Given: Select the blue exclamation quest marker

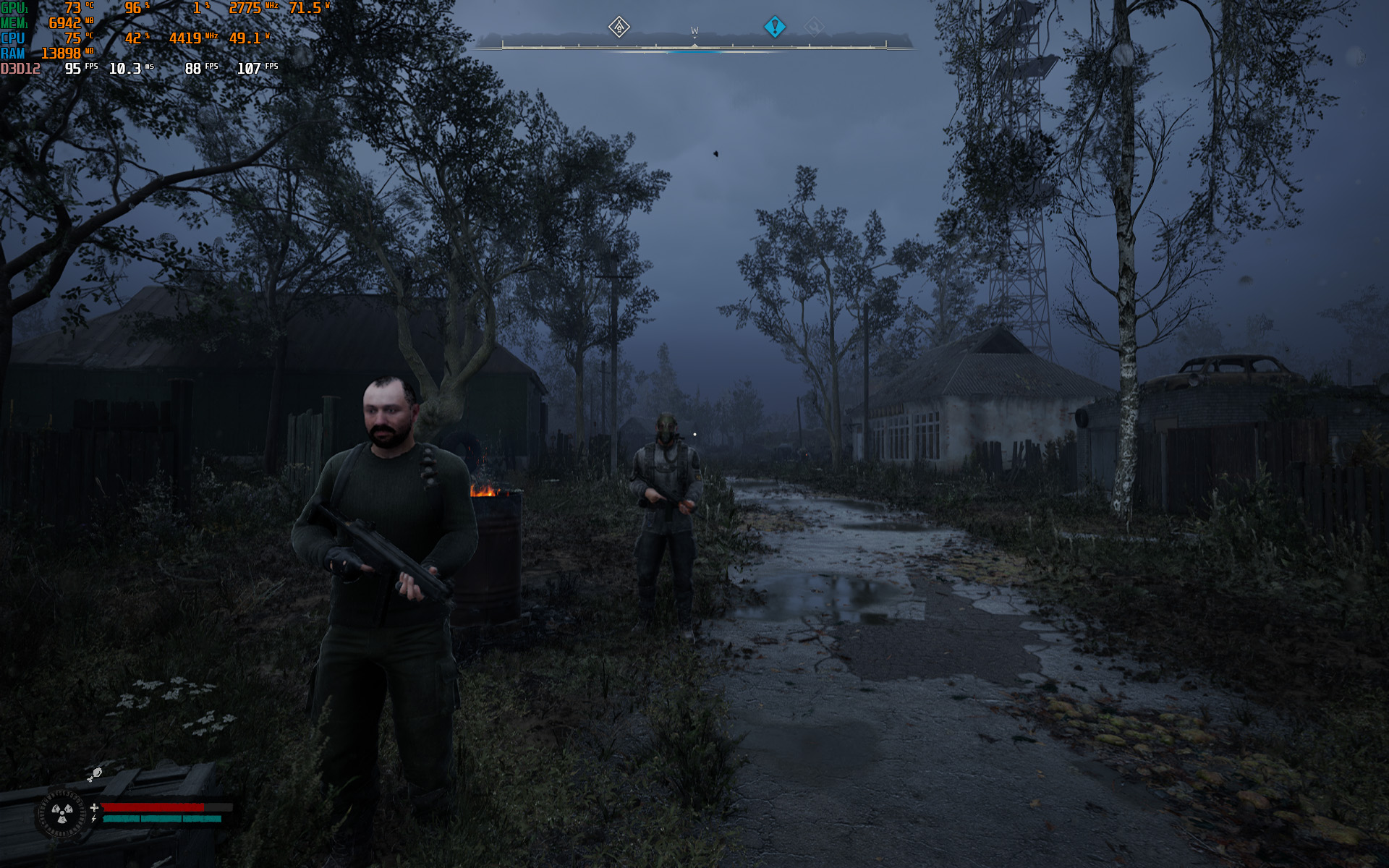Looking at the screenshot, I should [x=775, y=27].
